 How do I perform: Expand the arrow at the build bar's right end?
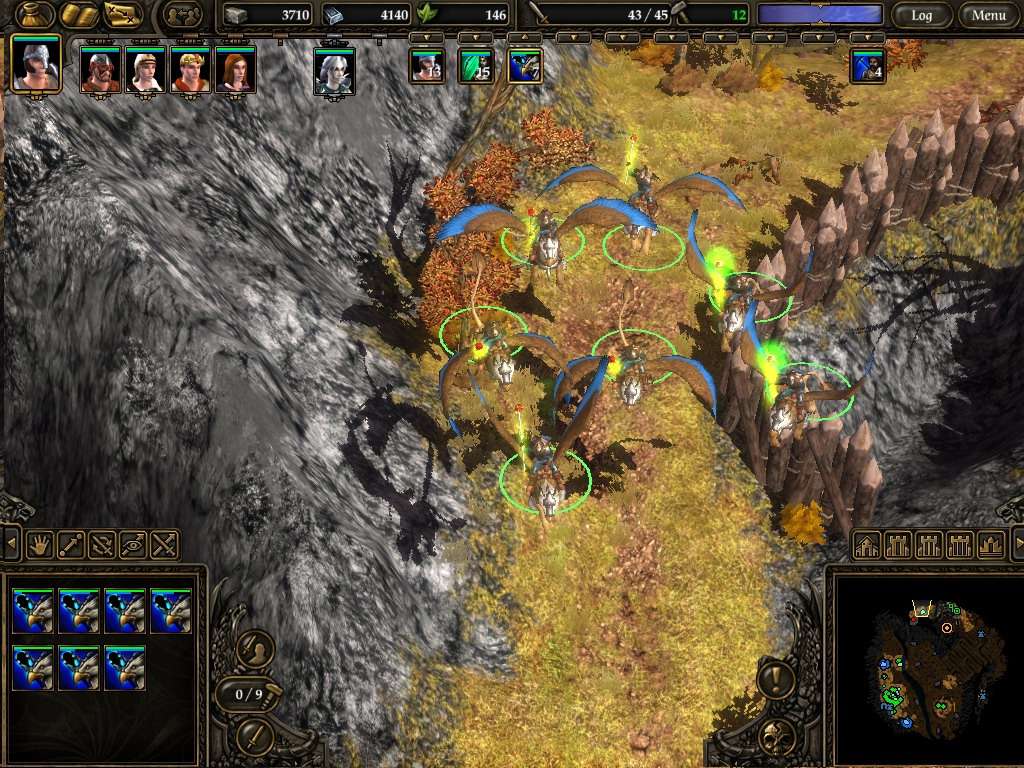(1018, 545)
